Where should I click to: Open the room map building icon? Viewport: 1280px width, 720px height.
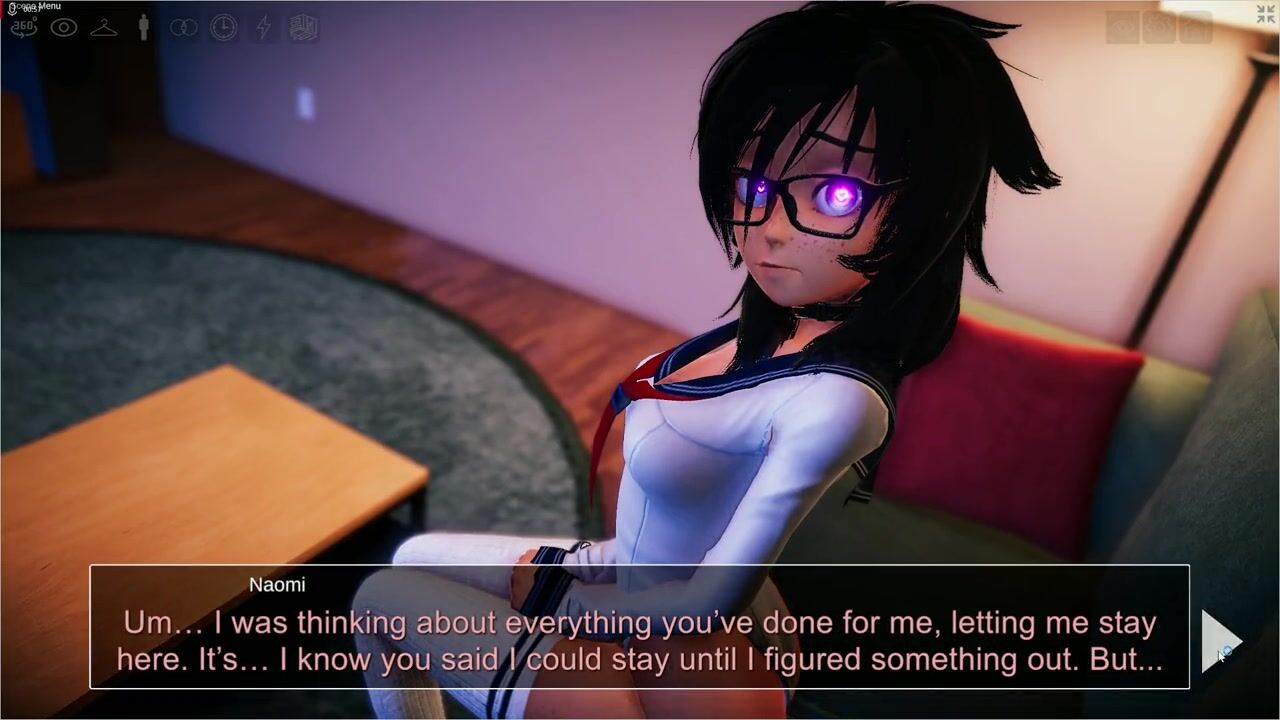pos(304,28)
